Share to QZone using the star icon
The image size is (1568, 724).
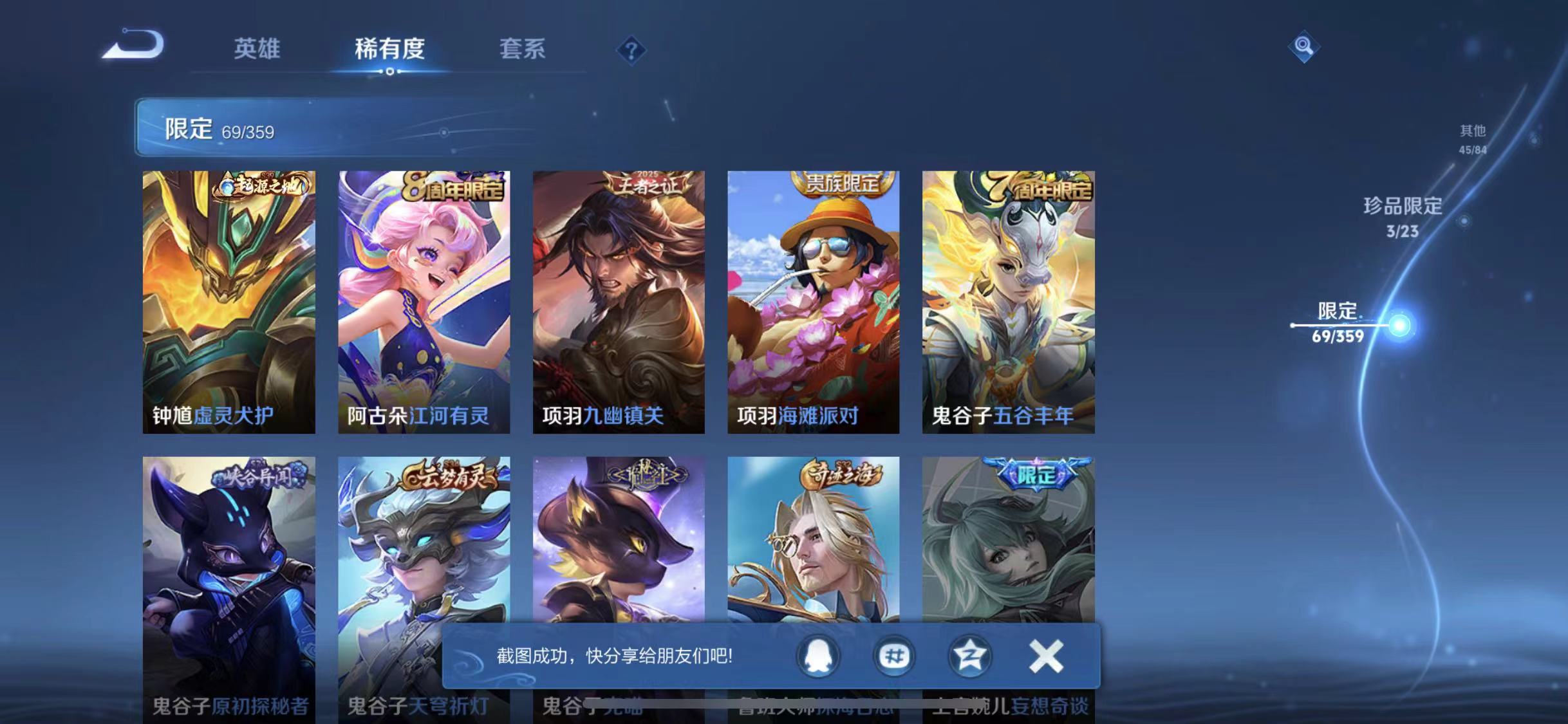[x=970, y=657]
